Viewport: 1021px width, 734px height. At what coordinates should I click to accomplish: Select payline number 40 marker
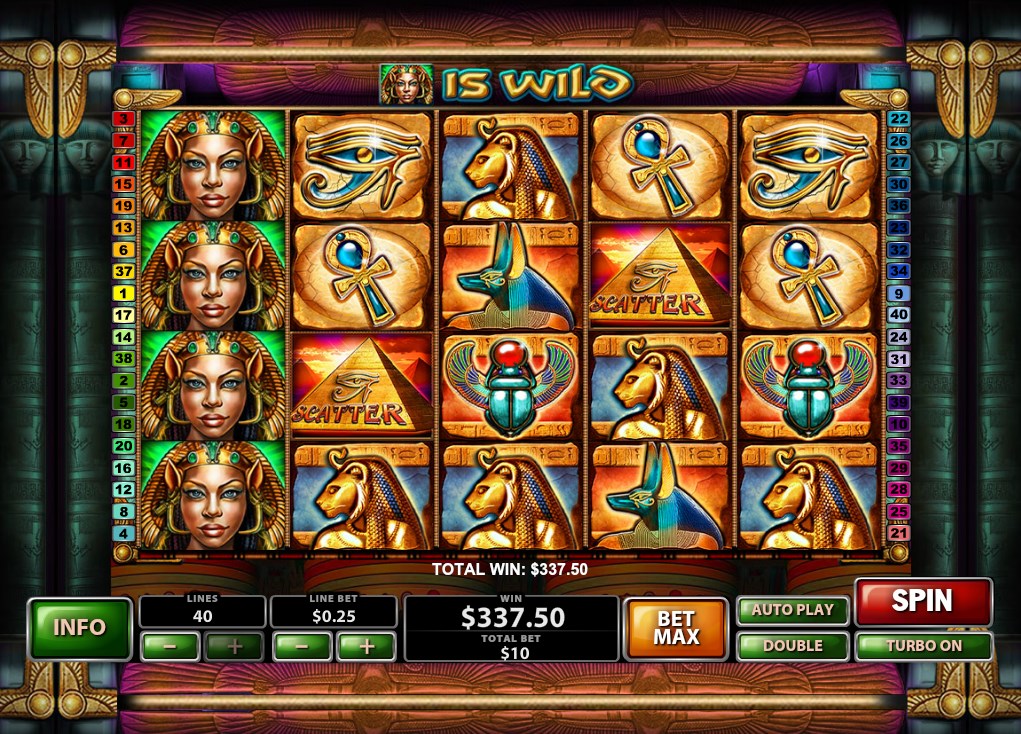tap(898, 316)
